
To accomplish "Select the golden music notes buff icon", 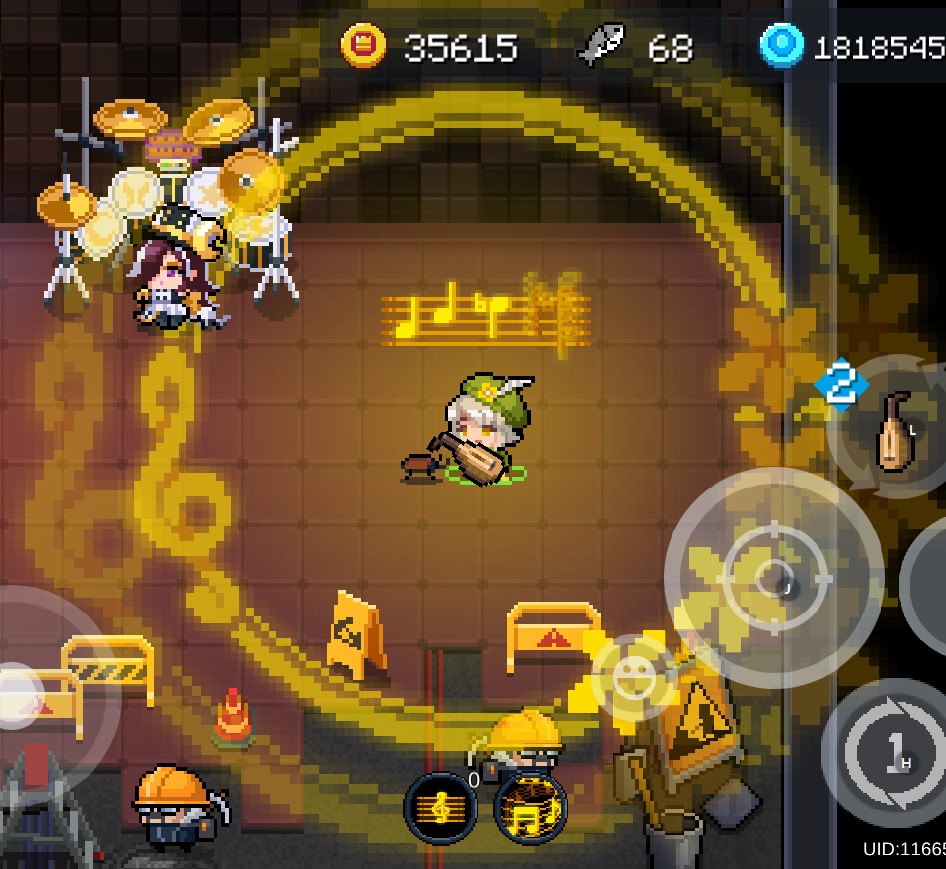I will (x=531, y=808).
